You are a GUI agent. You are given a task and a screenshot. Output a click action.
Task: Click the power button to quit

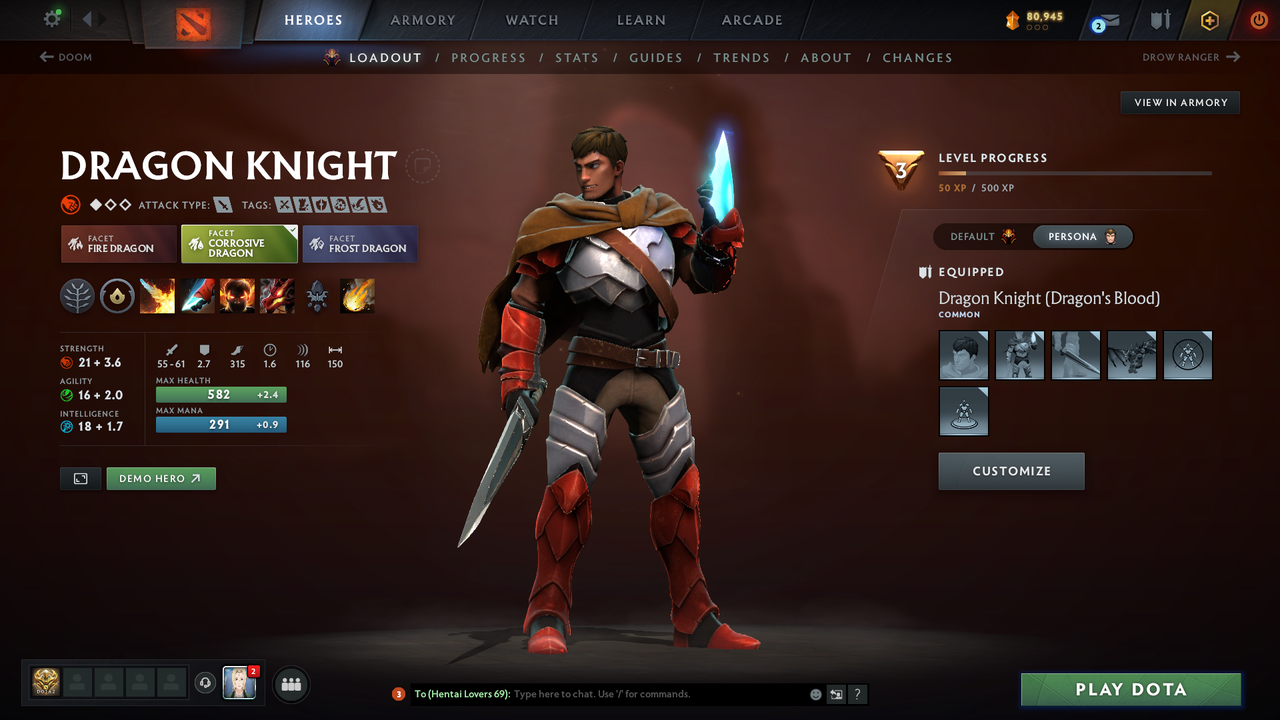(1258, 19)
